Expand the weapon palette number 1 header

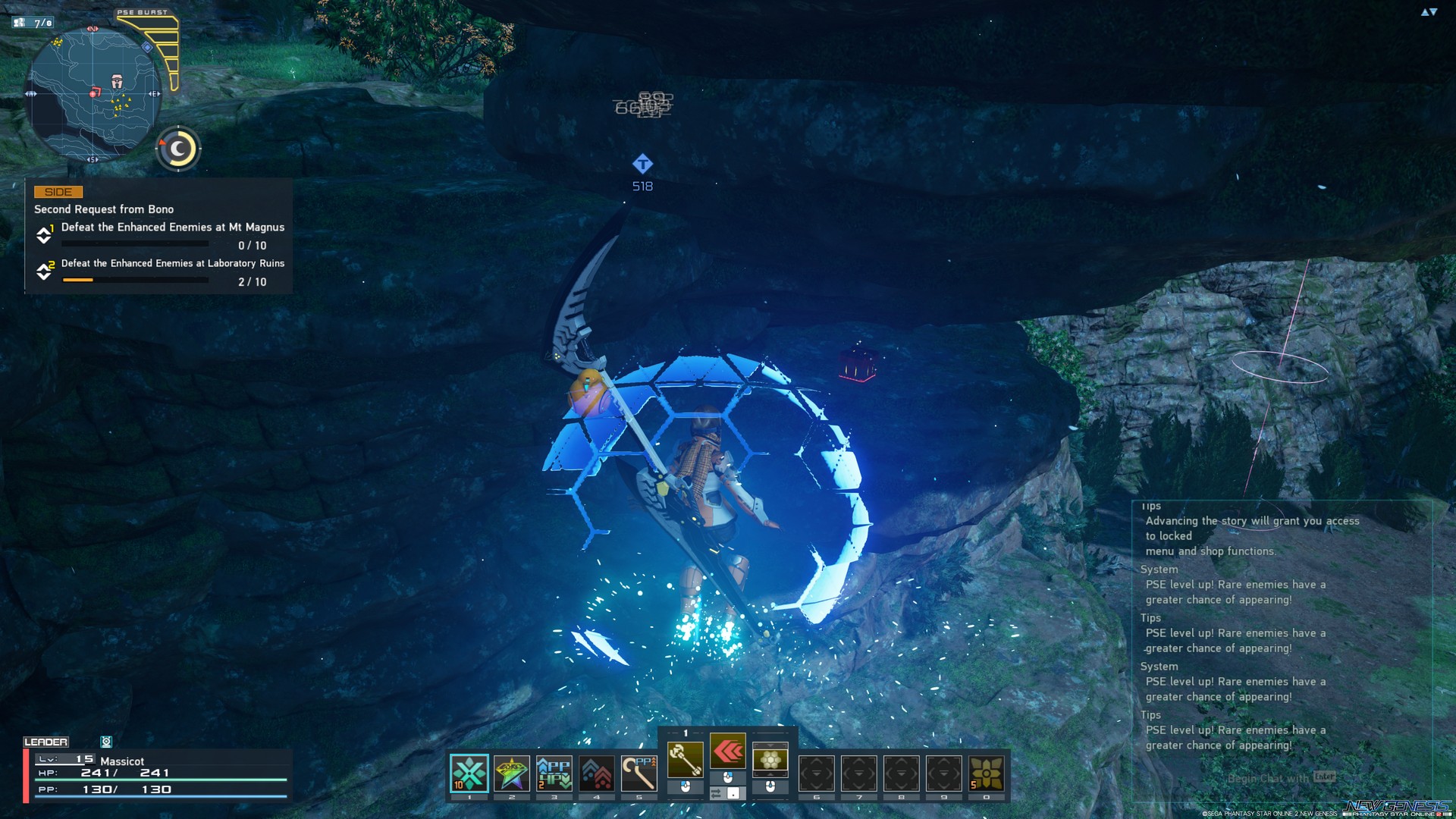(685, 733)
